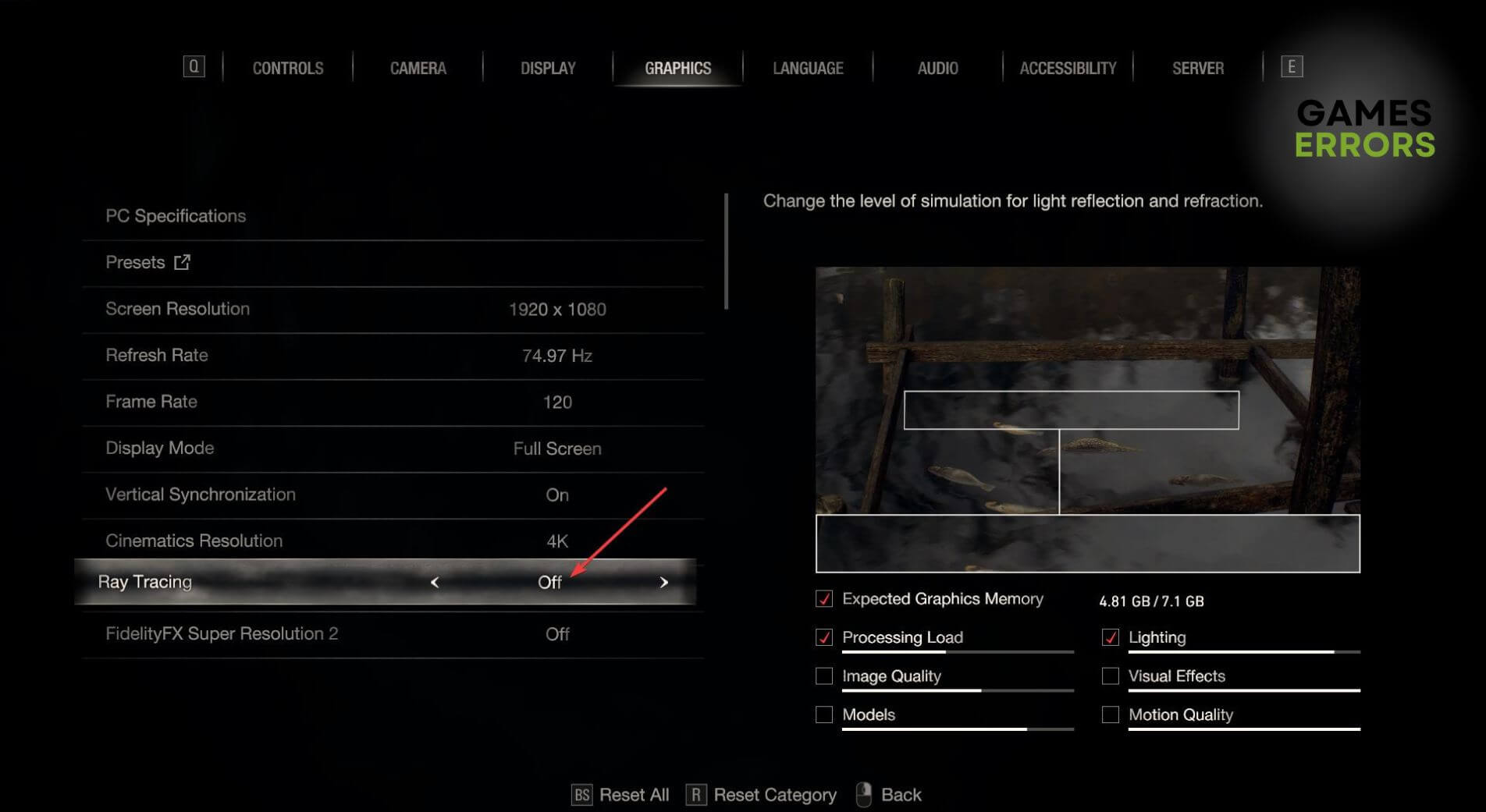Switch to Accessibility settings
The height and width of the screenshot is (812, 1486).
point(1068,68)
